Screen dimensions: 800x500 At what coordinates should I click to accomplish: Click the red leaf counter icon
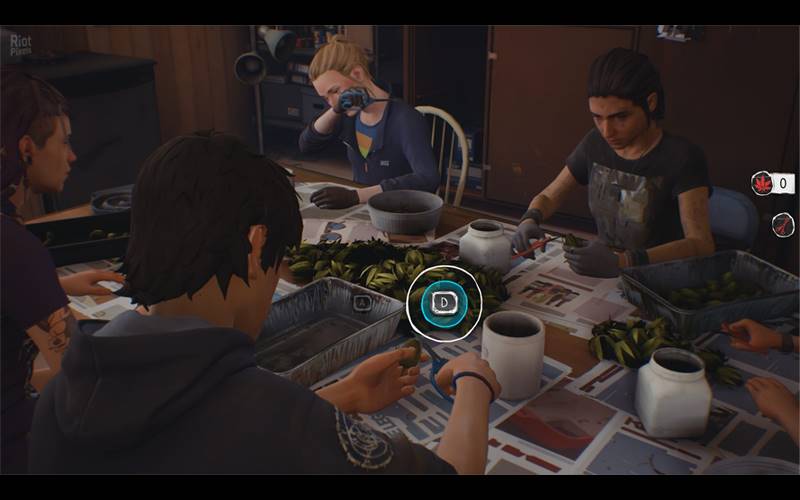coord(762,183)
